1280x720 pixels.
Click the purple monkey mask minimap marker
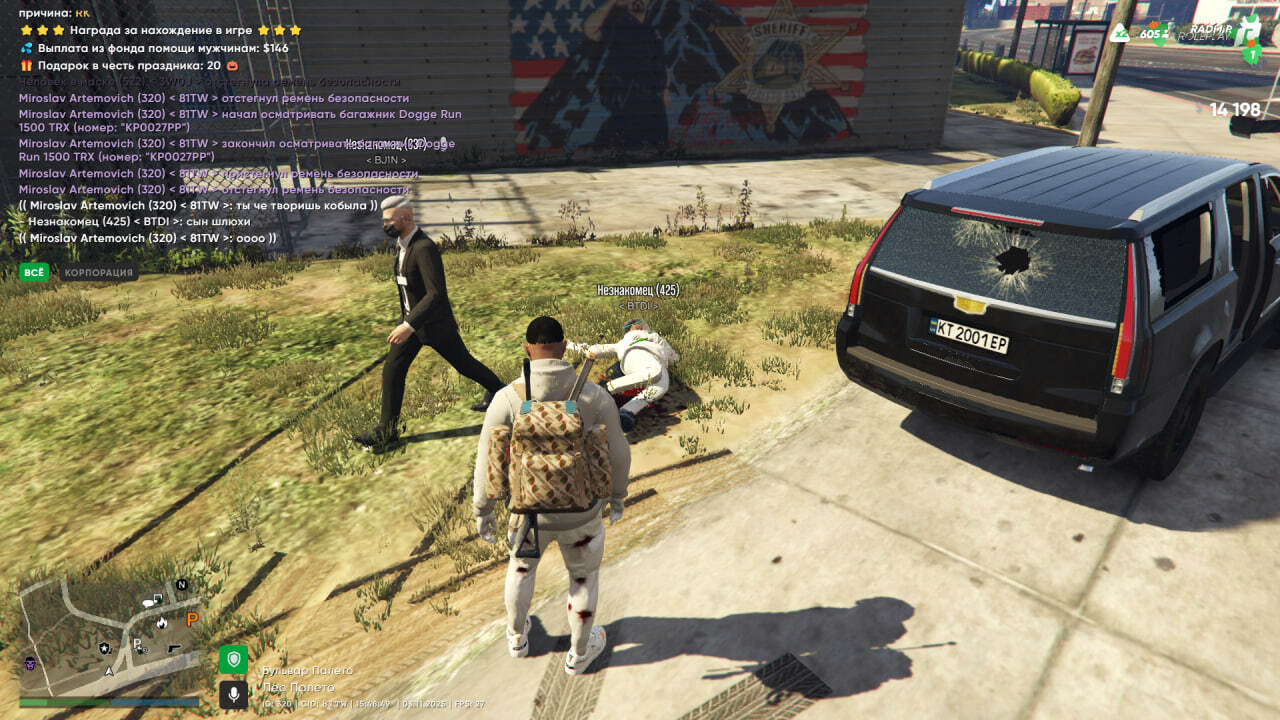(30, 664)
